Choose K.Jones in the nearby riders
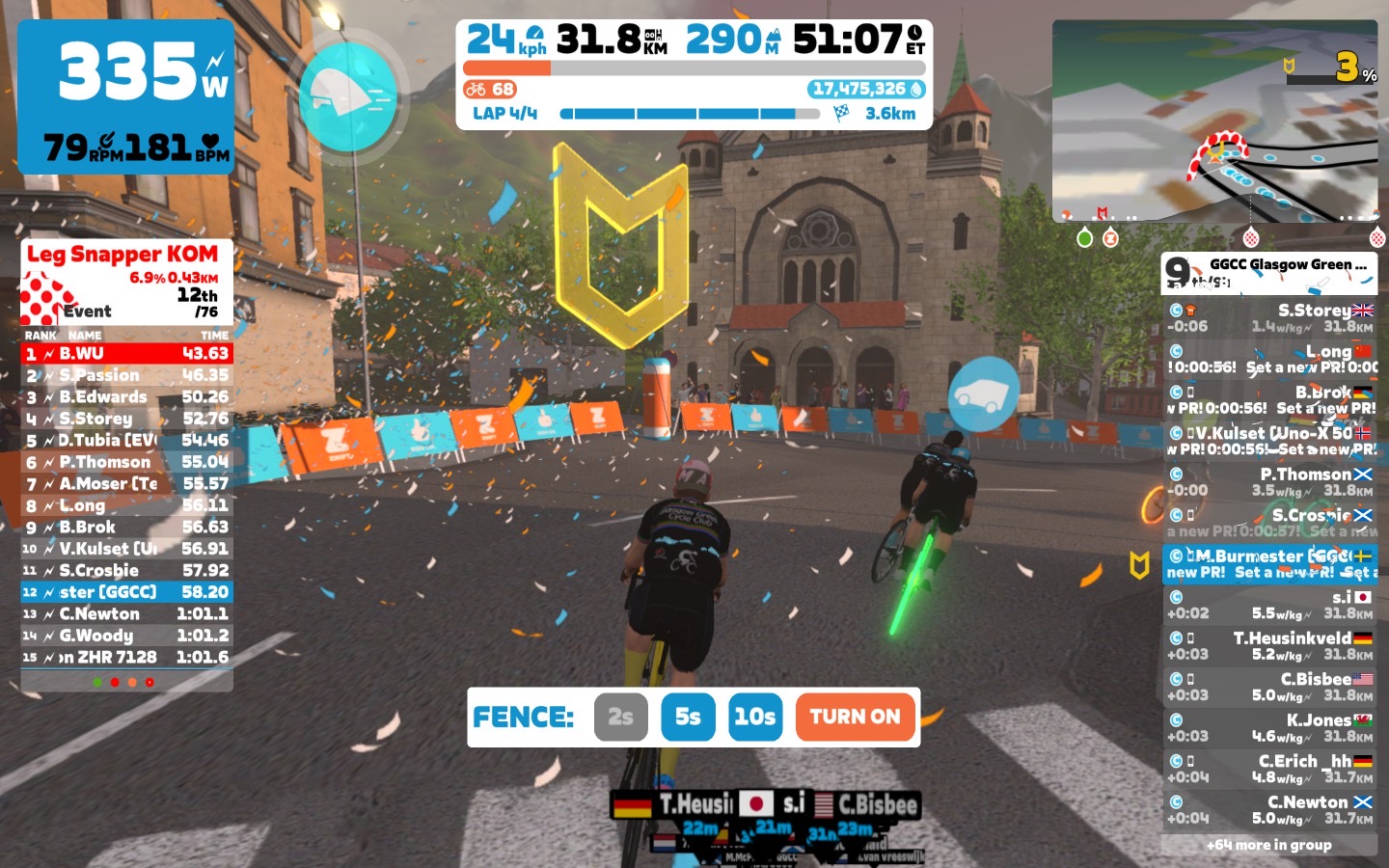This screenshot has height=868, width=1389. (x=1269, y=728)
